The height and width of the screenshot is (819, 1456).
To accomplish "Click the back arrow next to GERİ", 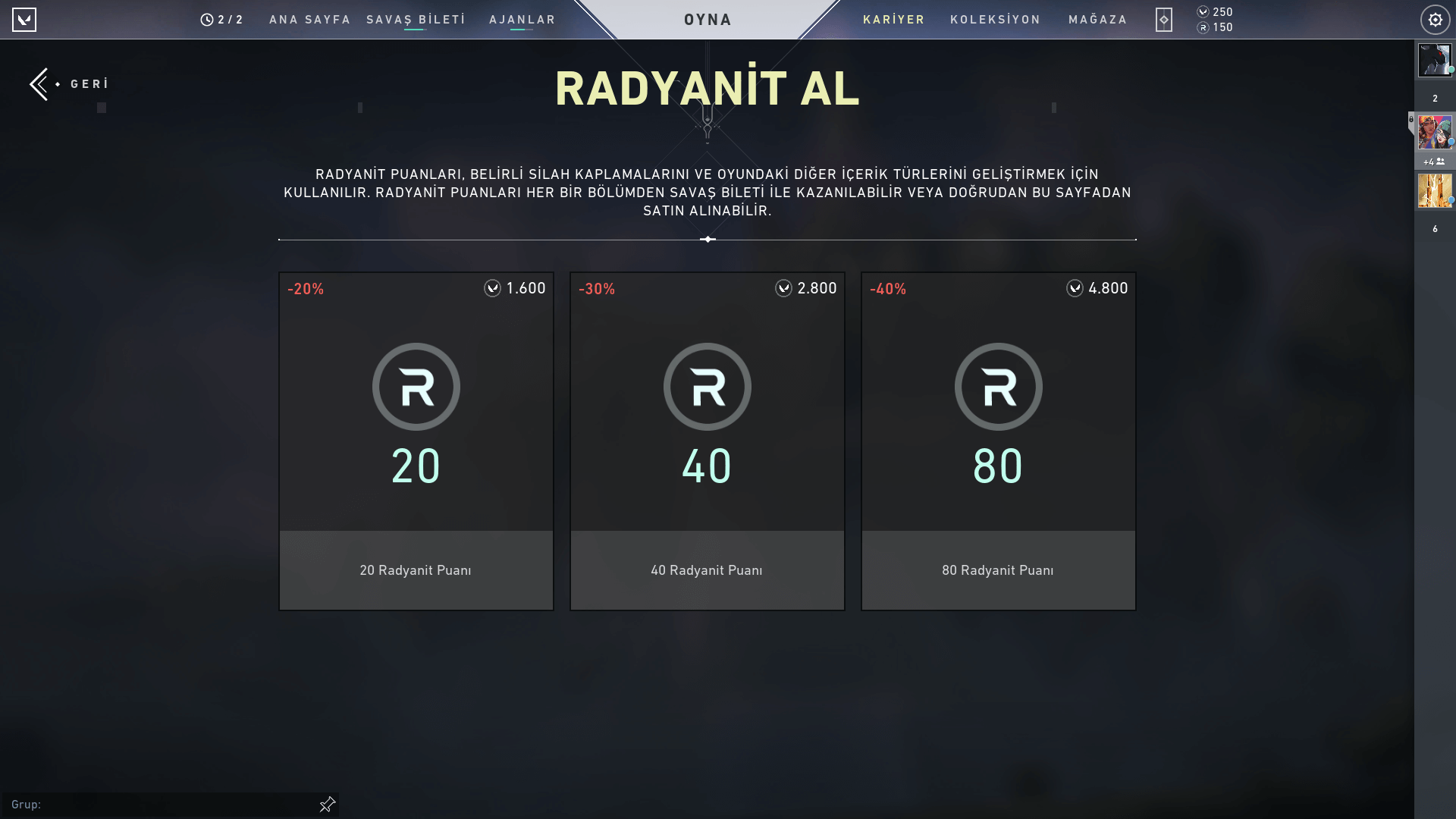I will pos(39,83).
